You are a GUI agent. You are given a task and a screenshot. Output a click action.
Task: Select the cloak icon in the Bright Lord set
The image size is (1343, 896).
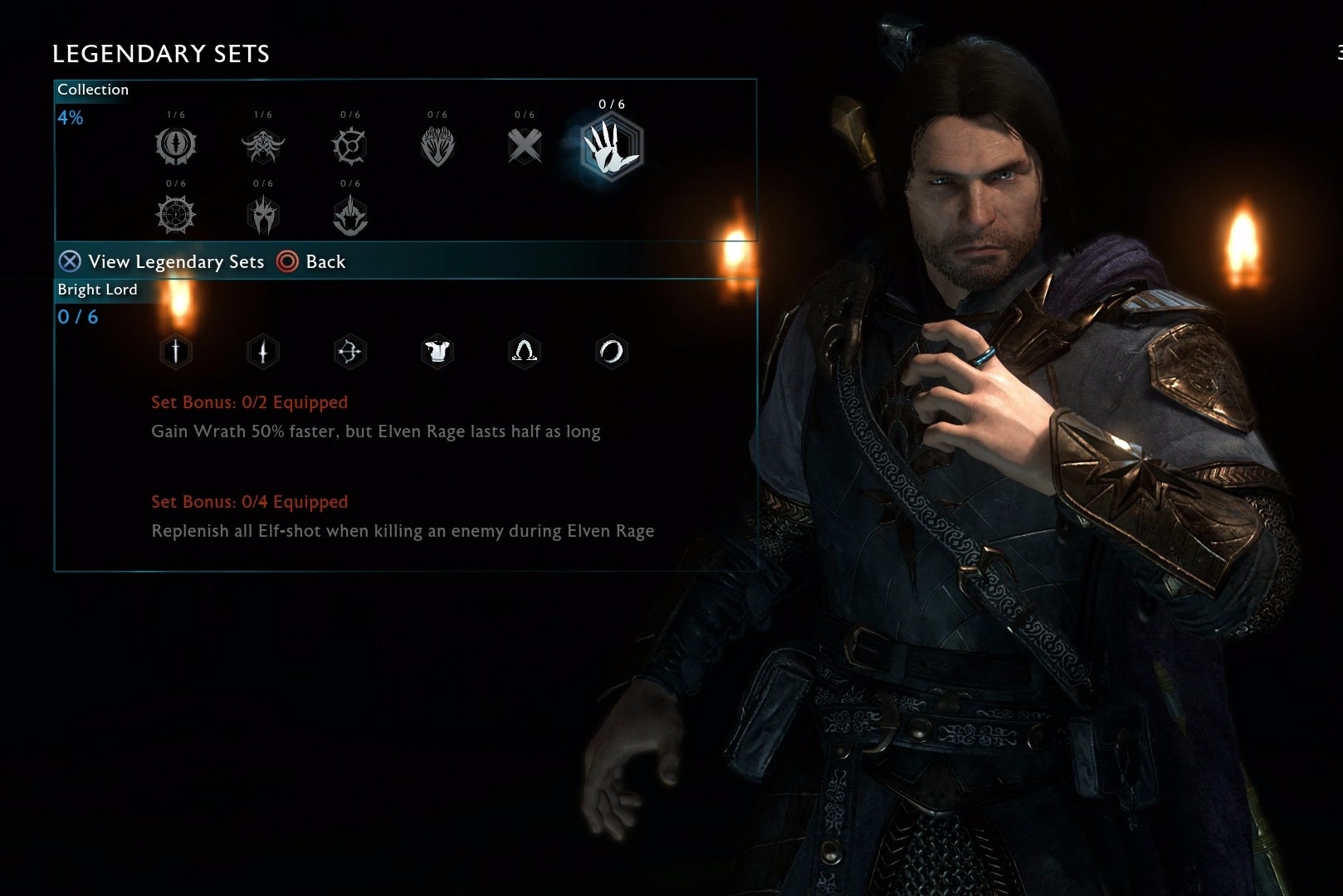coord(524,352)
